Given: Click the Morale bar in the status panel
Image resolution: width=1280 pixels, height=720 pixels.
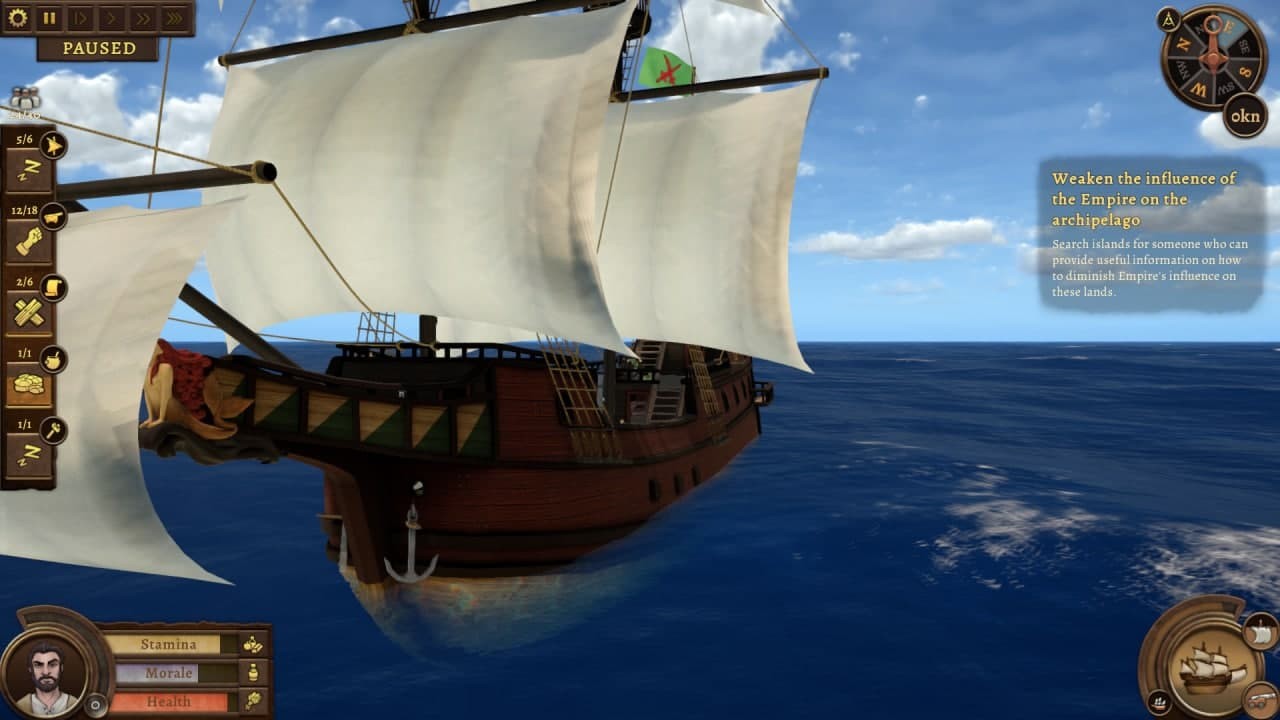Looking at the screenshot, I should coord(168,672).
